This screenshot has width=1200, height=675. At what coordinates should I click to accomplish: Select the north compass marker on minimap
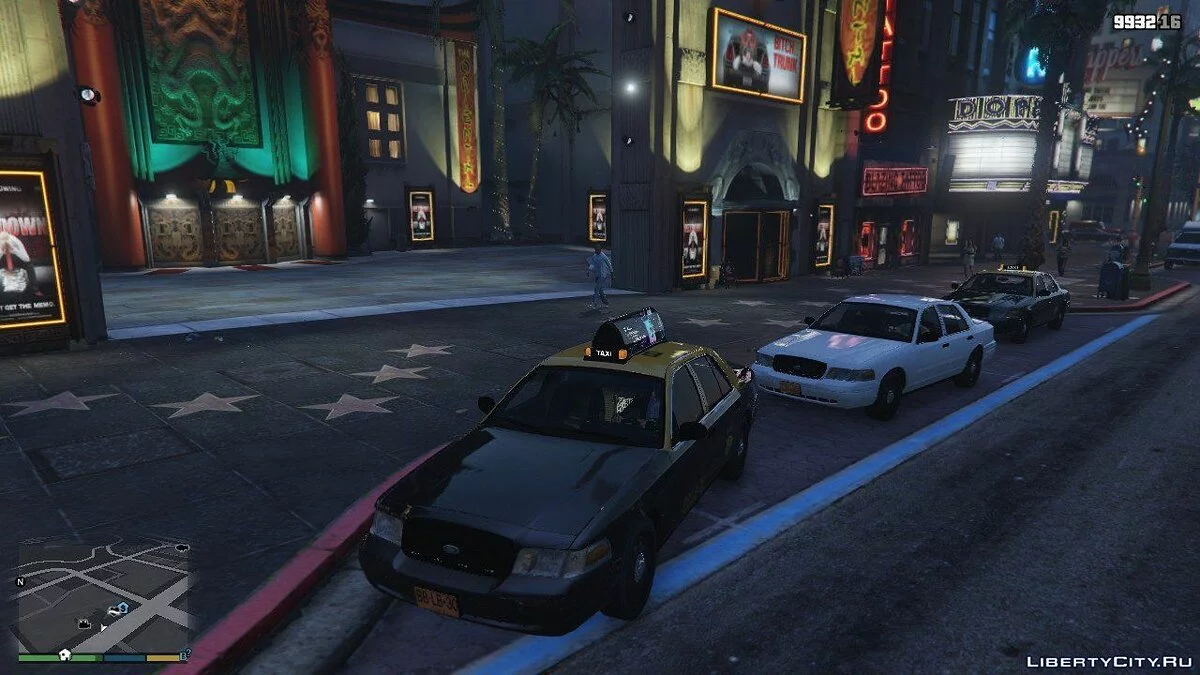[x=20, y=582]
